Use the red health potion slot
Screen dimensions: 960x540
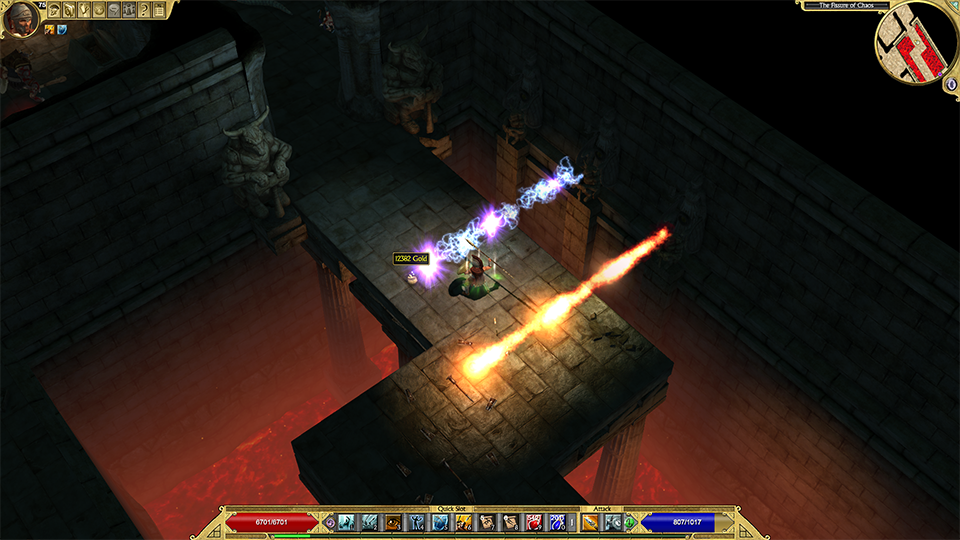[535, 521]
